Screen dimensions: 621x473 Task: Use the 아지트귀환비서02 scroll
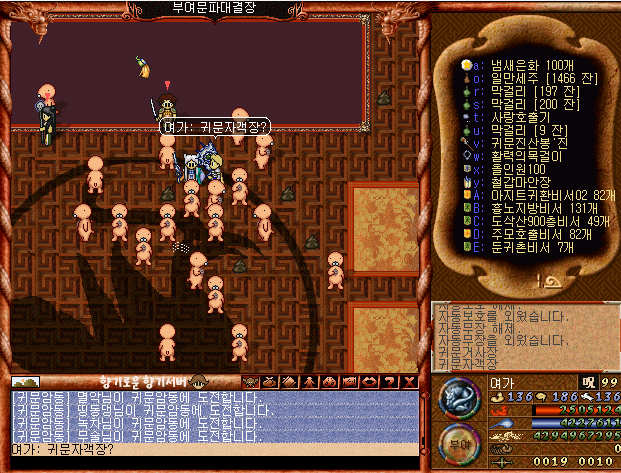click(x=543, y=194)
